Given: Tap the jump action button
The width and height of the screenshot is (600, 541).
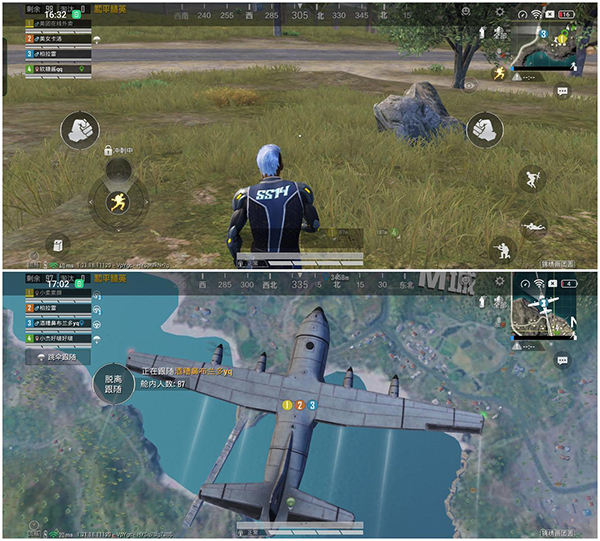Looking at the screenshot, I should pyautogui.click(x=531, y=179).
